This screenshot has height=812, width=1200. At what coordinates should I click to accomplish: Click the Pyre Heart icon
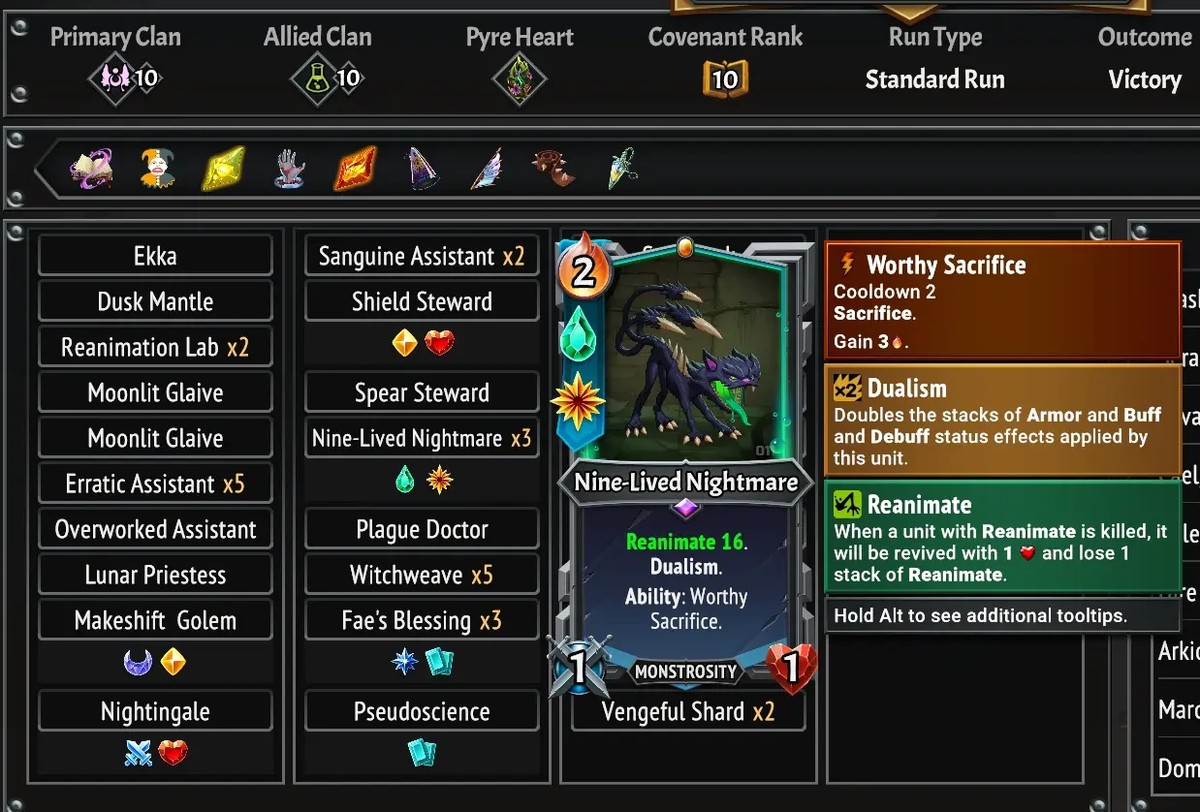click(520, 79)
